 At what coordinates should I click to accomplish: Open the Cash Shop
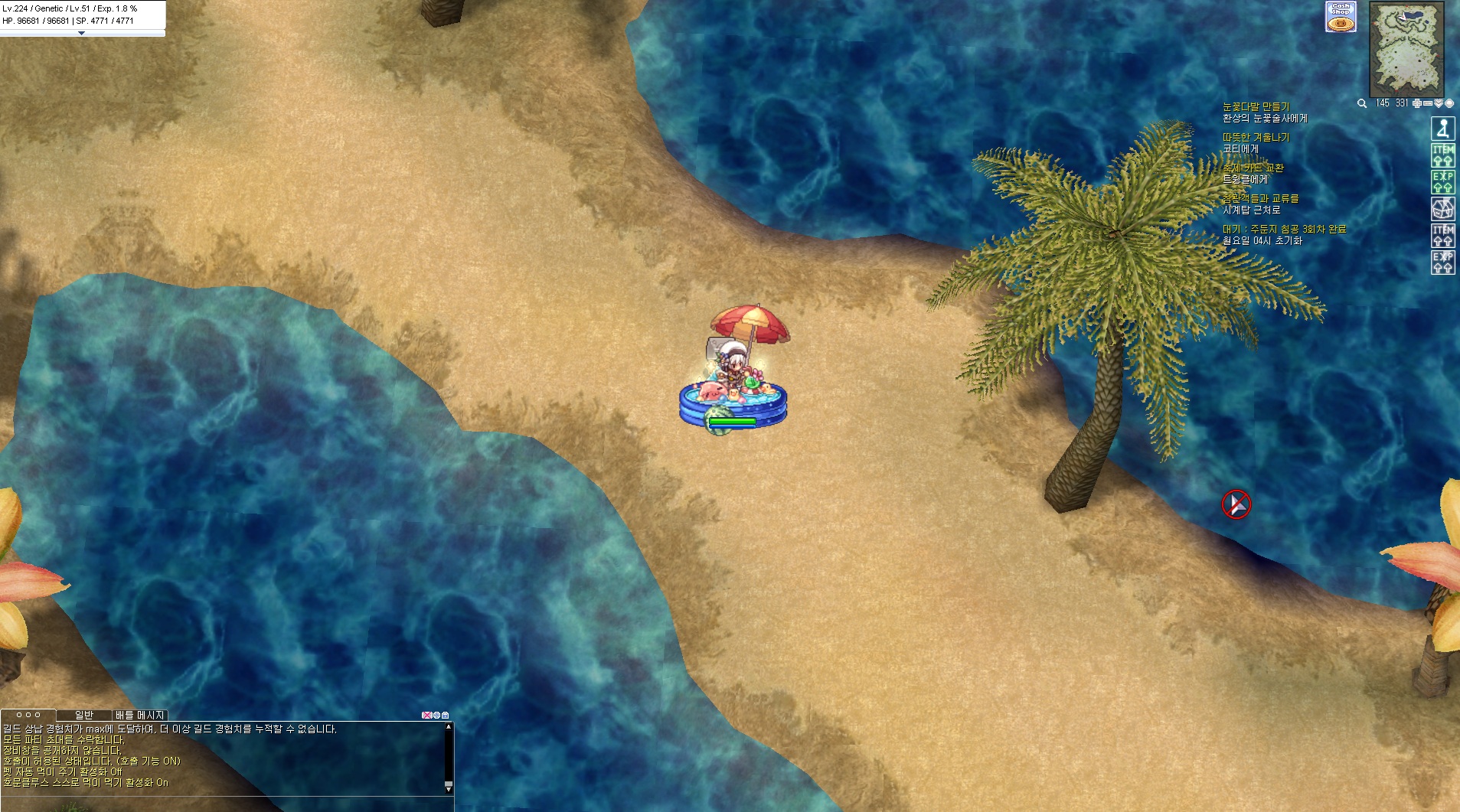[x=1341, y=16]
